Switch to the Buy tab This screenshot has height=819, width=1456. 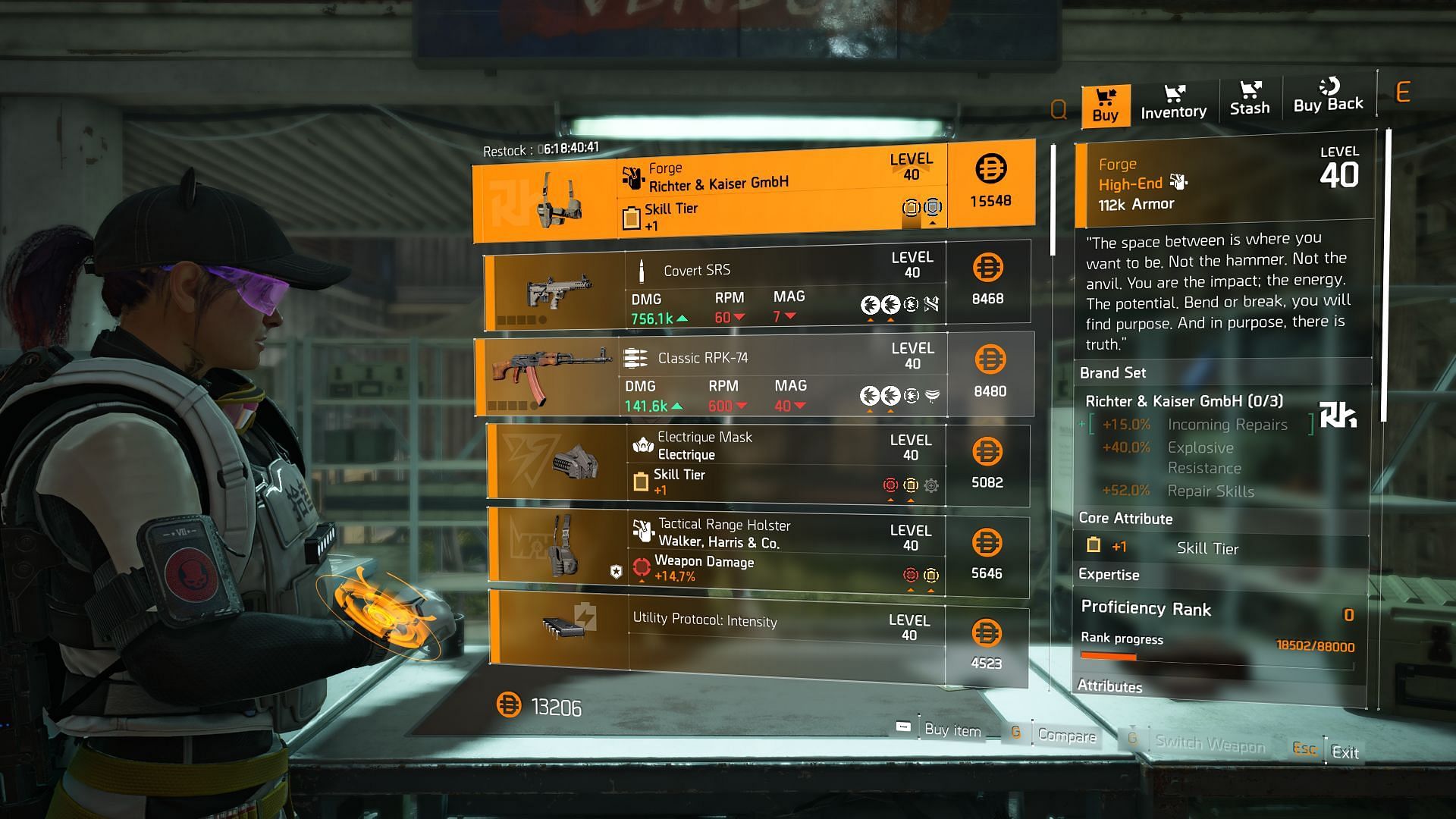pyautogui.click(x=1105, y=105)
